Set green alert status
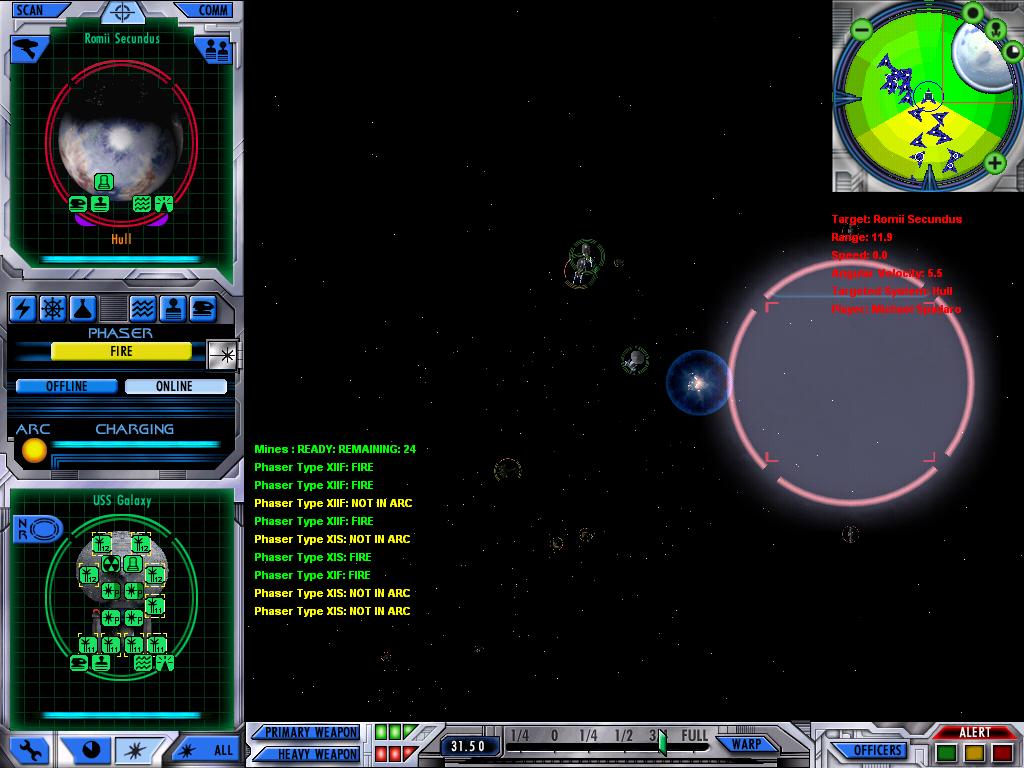Screen dimensions: 1024x768 pyautogui.click(x=946, y=751)
